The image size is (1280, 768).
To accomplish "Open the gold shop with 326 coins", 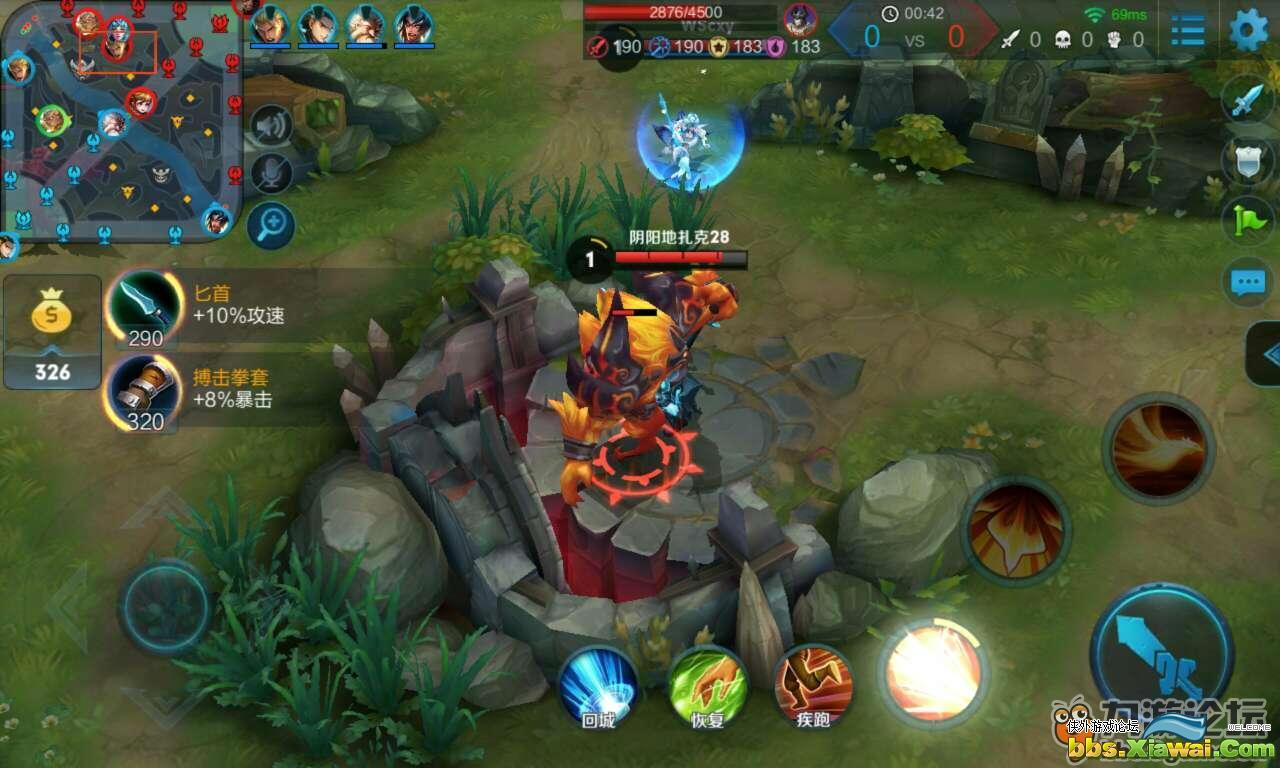I will (52, 330).
